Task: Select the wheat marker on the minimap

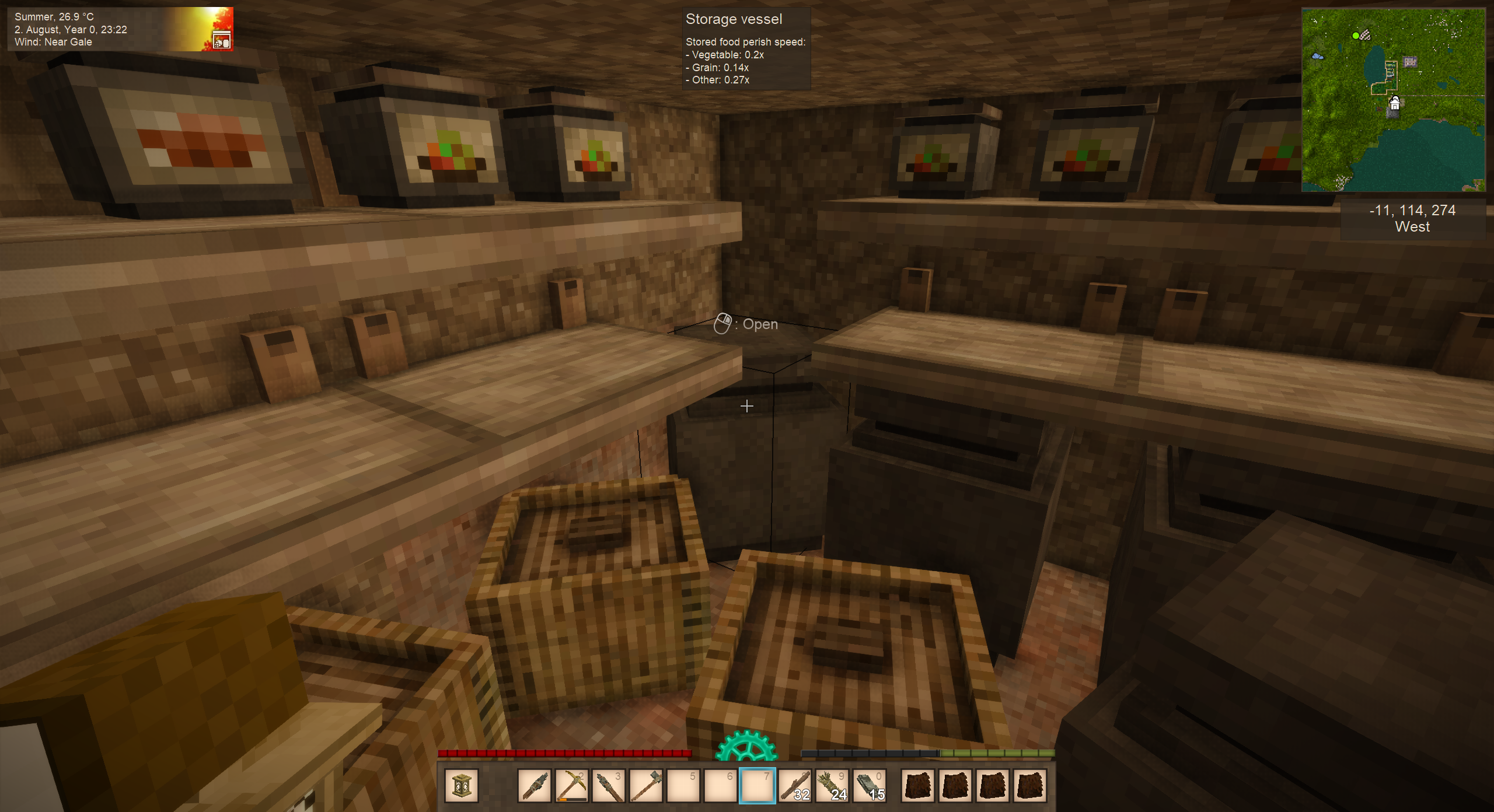Action: tap(1365, 35)
